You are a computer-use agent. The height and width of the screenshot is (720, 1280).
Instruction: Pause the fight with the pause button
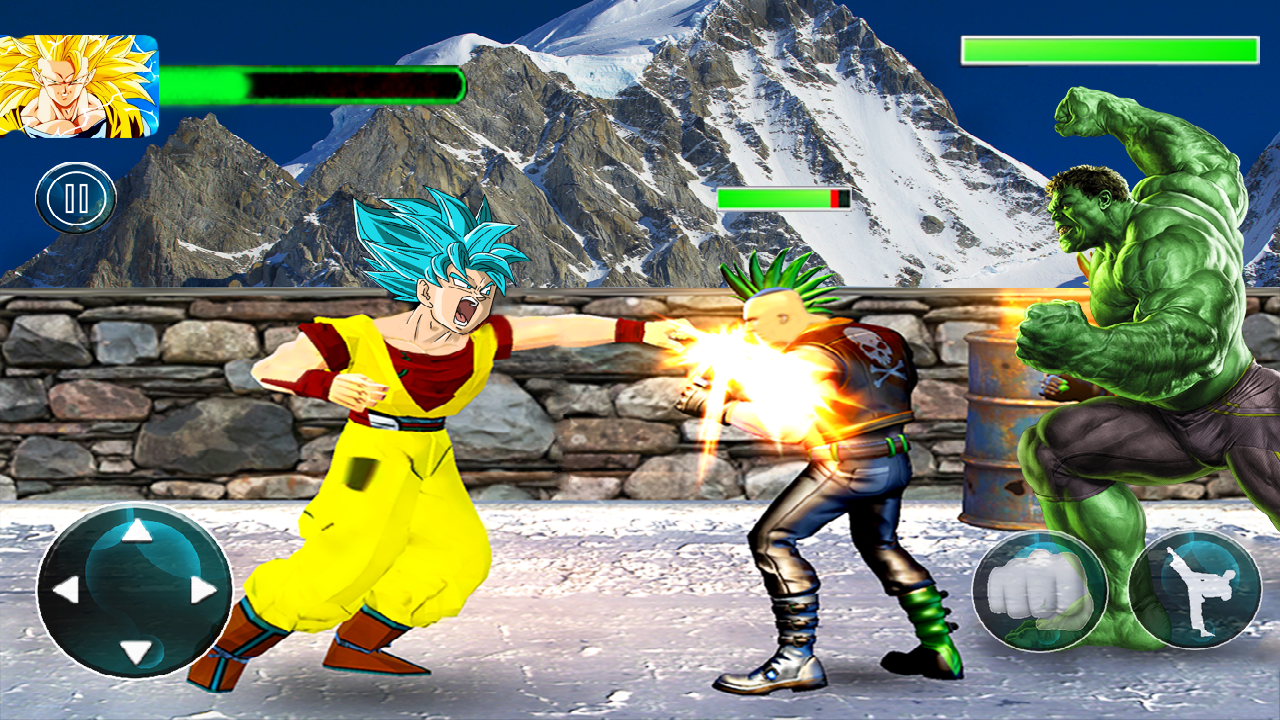click(x=76, y=198)
